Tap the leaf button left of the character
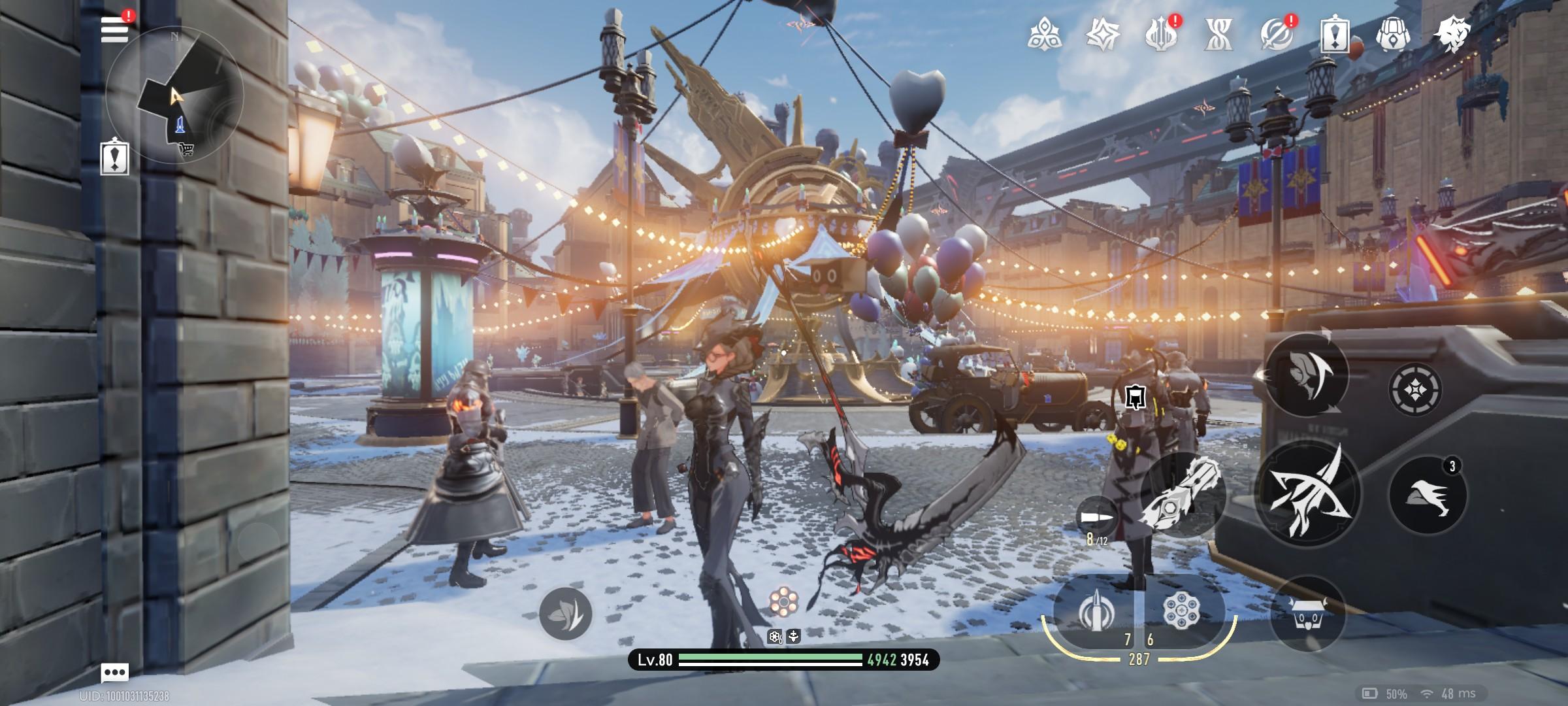The width and height of the screenshot is (1568, 706). (x=566, y=613)
